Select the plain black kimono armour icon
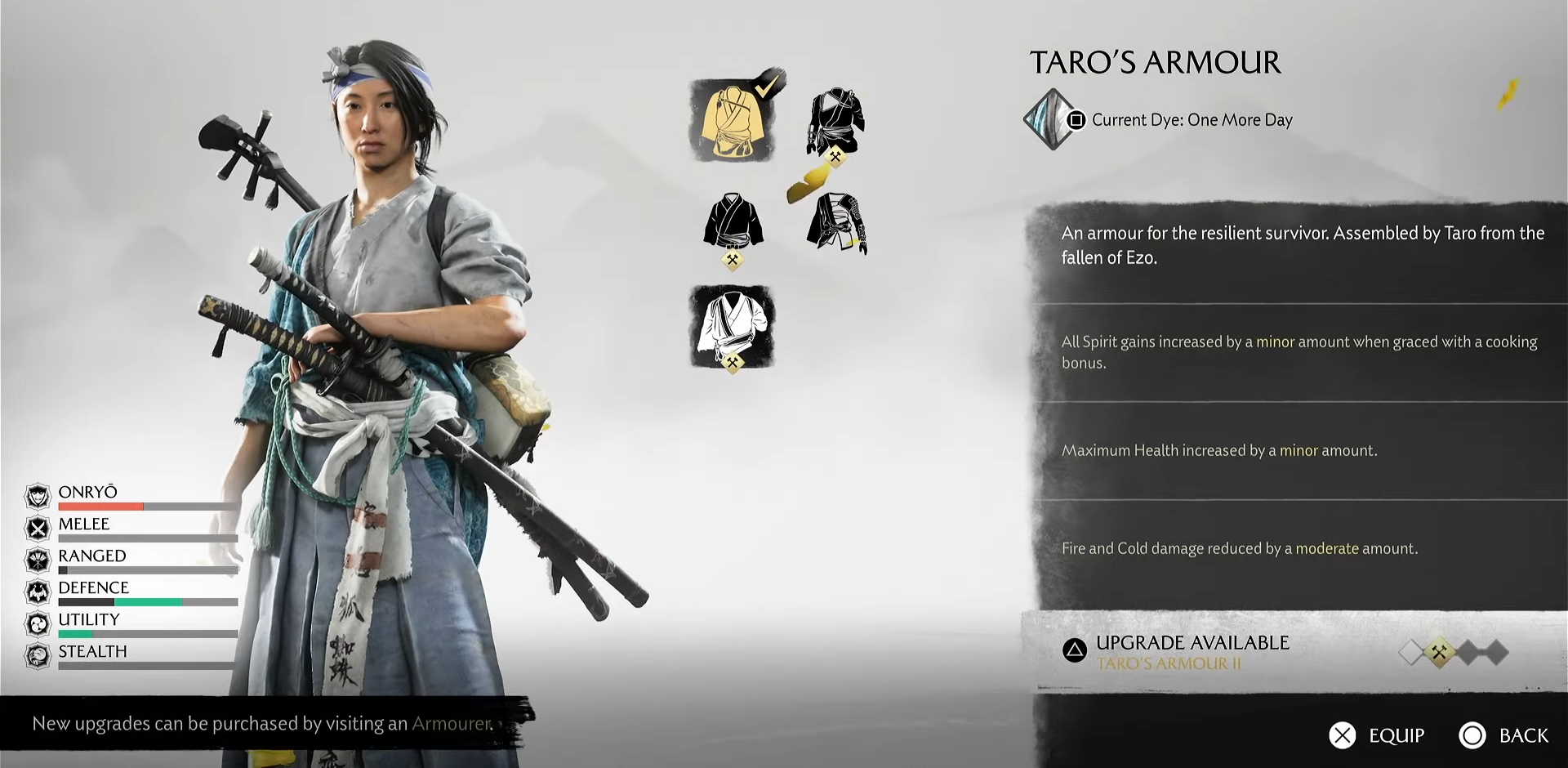Screen dimensions: 1568x768 point(733,223)
